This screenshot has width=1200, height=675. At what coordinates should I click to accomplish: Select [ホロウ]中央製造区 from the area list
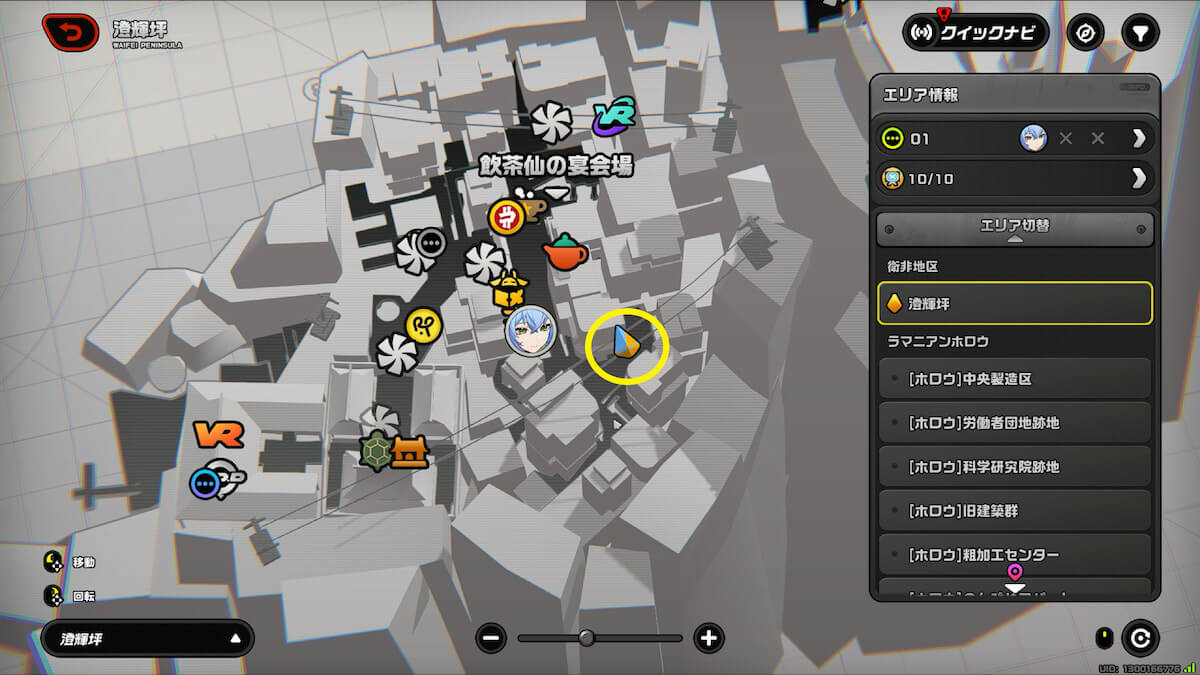coord(1014,379)
